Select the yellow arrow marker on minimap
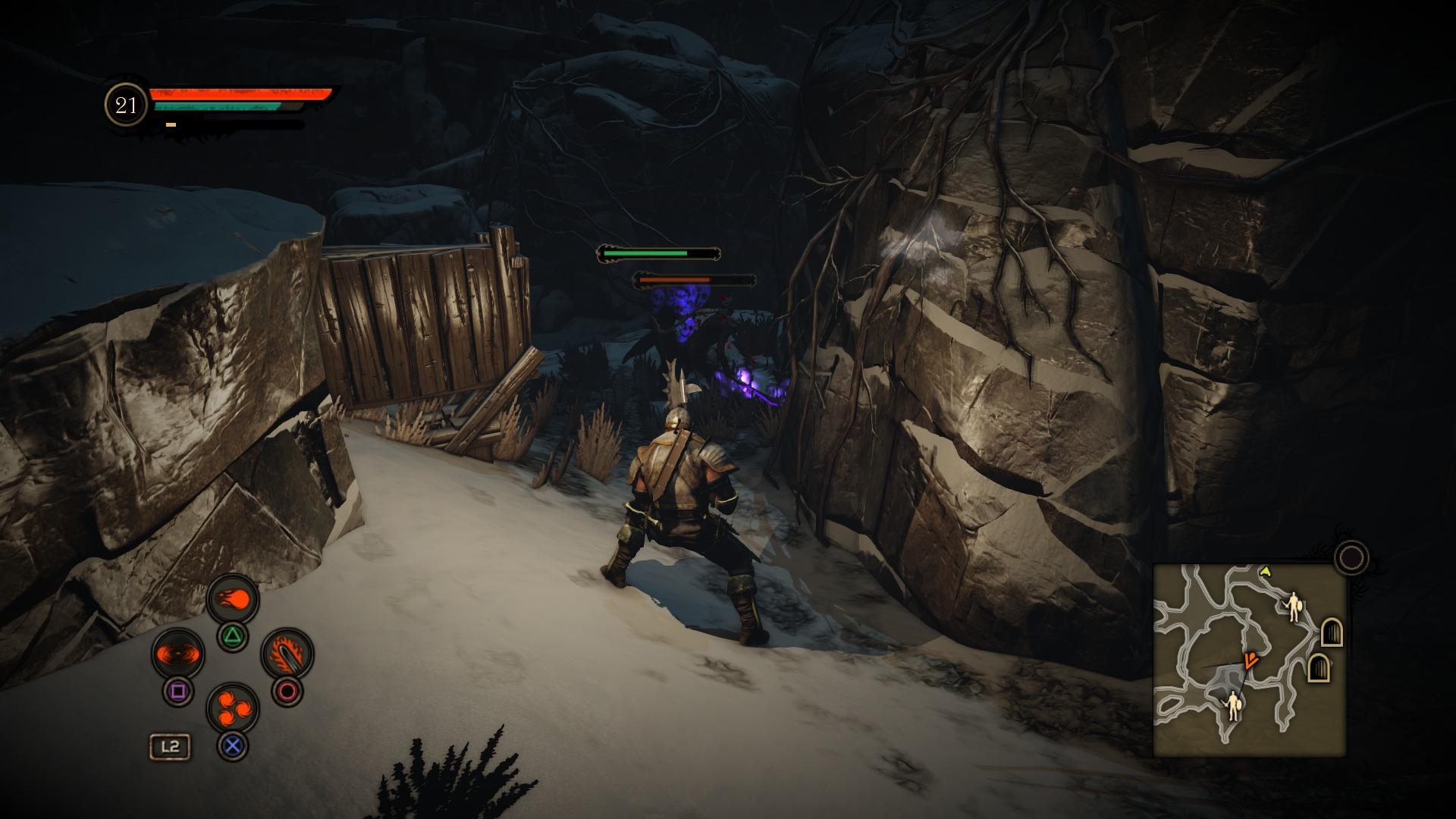 pyautogui.click(x=1265, y=571)
